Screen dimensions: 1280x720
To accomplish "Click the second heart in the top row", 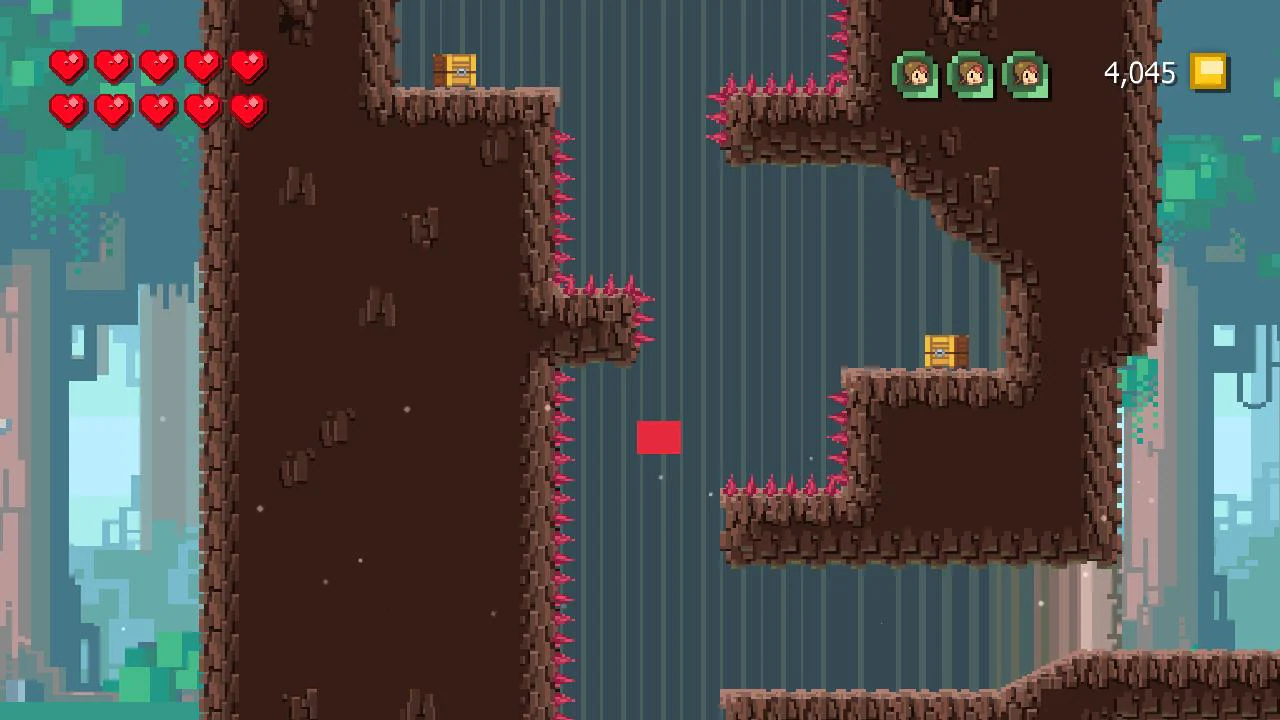I will click(112, 64).
